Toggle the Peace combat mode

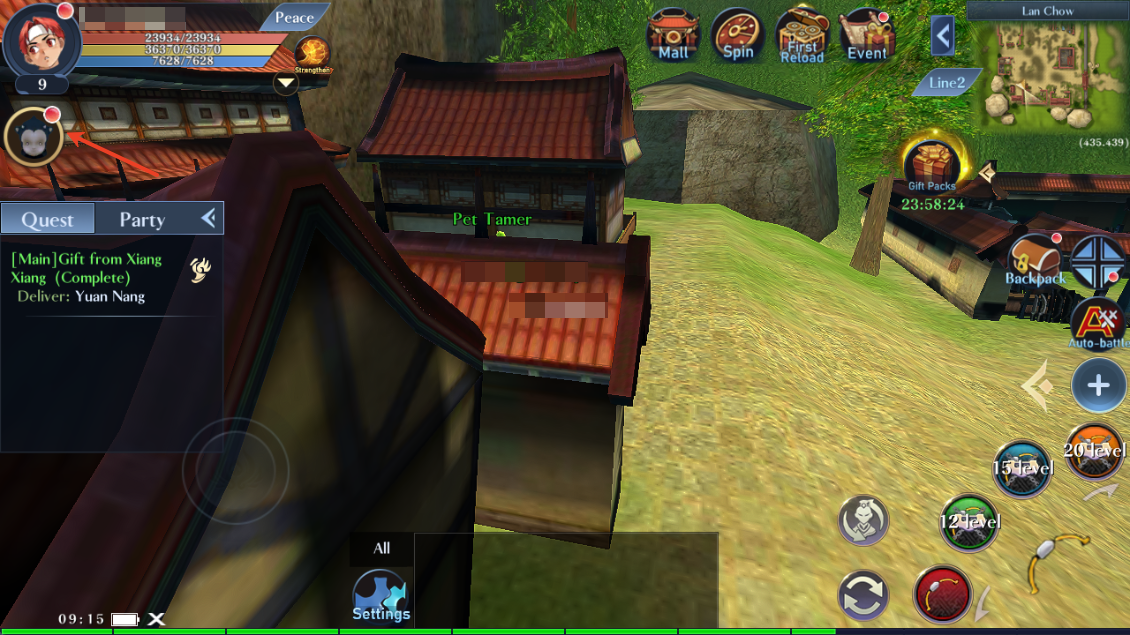(x=294, y=17)
